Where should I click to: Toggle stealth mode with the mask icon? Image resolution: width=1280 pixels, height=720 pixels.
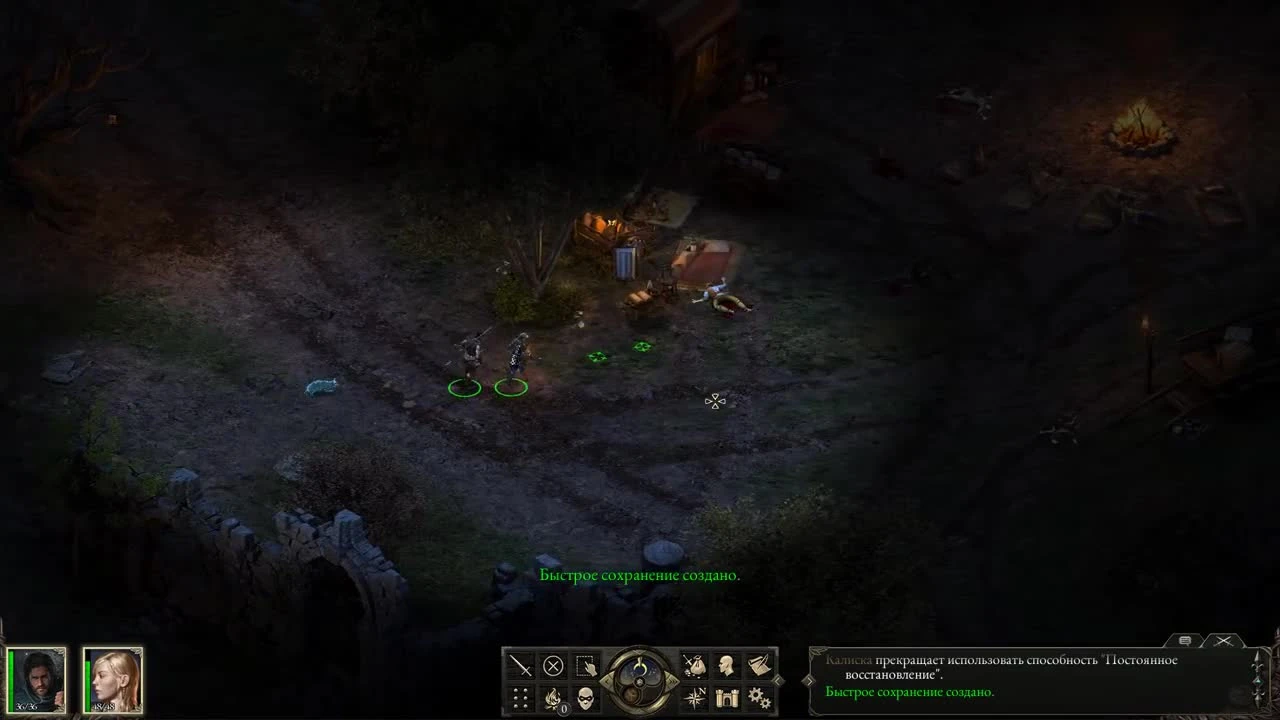tap(585, 697)
